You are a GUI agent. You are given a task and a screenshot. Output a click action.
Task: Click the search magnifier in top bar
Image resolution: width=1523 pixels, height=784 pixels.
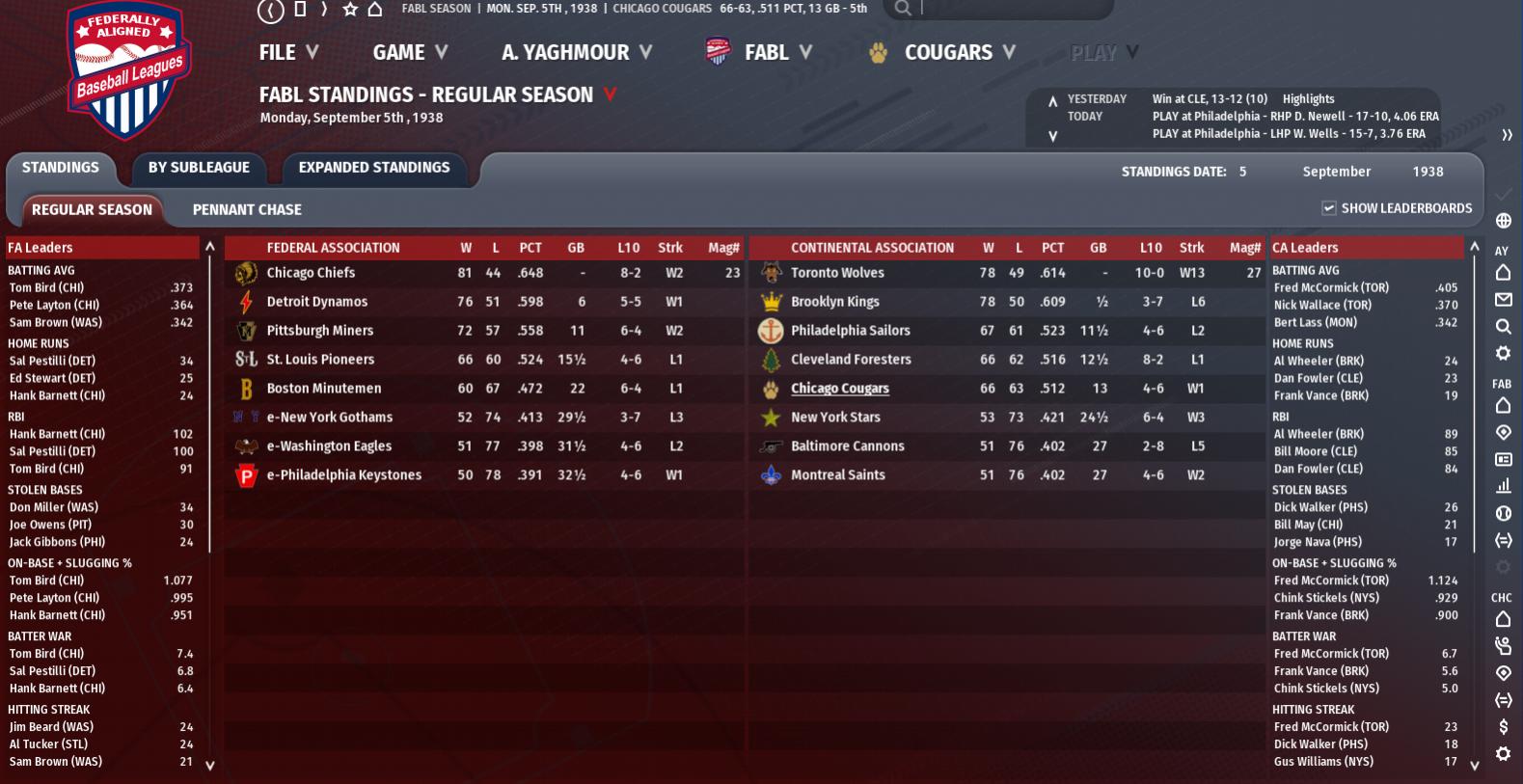[903, 9]
